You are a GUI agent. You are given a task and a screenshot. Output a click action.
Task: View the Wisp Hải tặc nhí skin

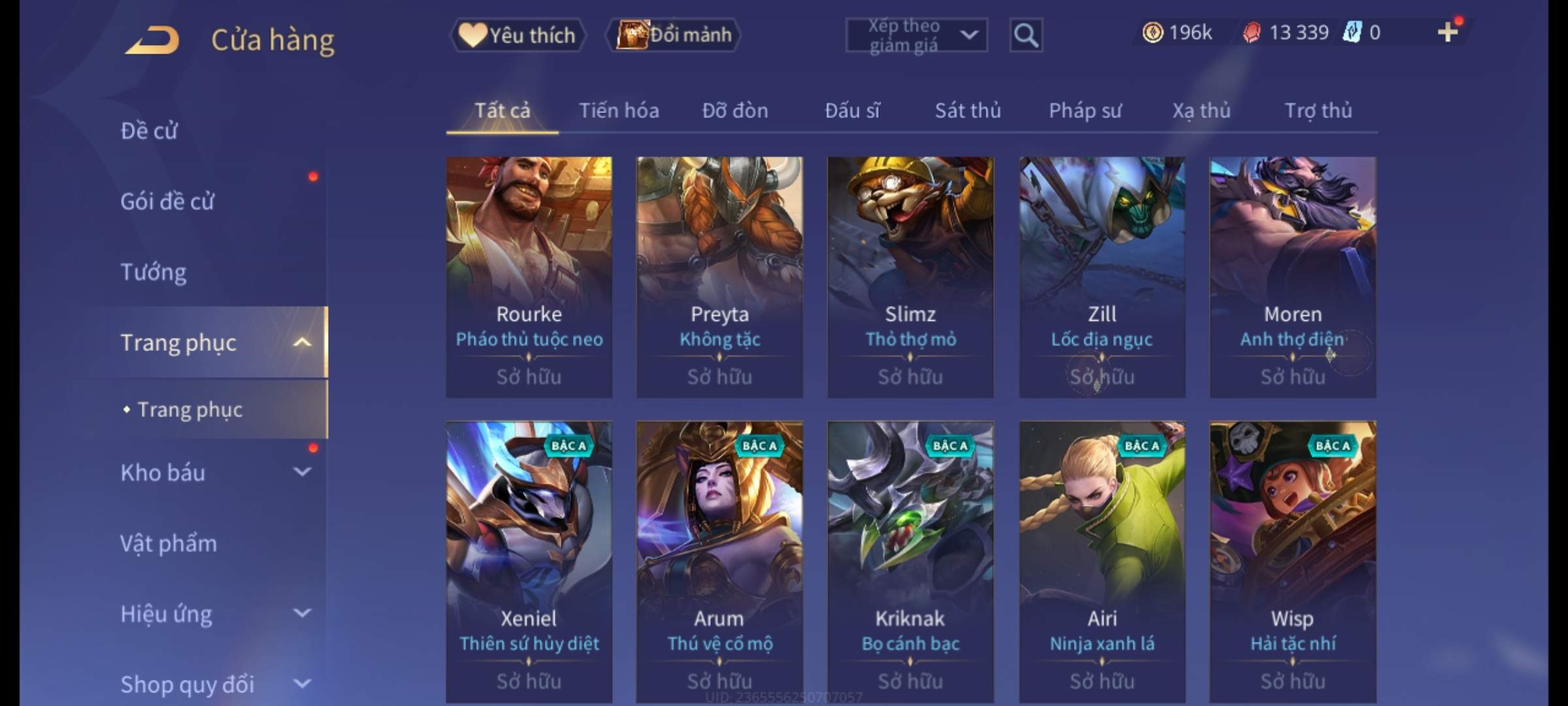1292,561
